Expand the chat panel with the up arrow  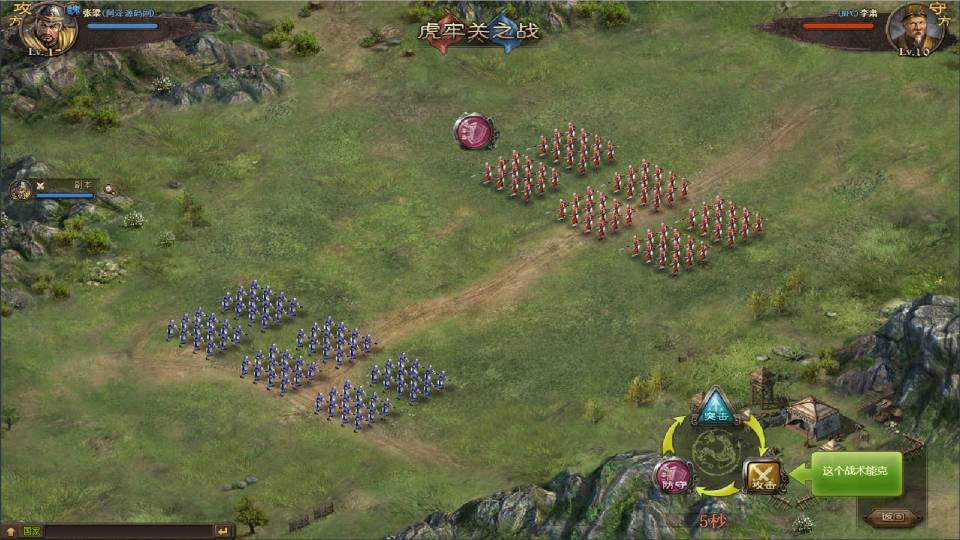point(9,531)
